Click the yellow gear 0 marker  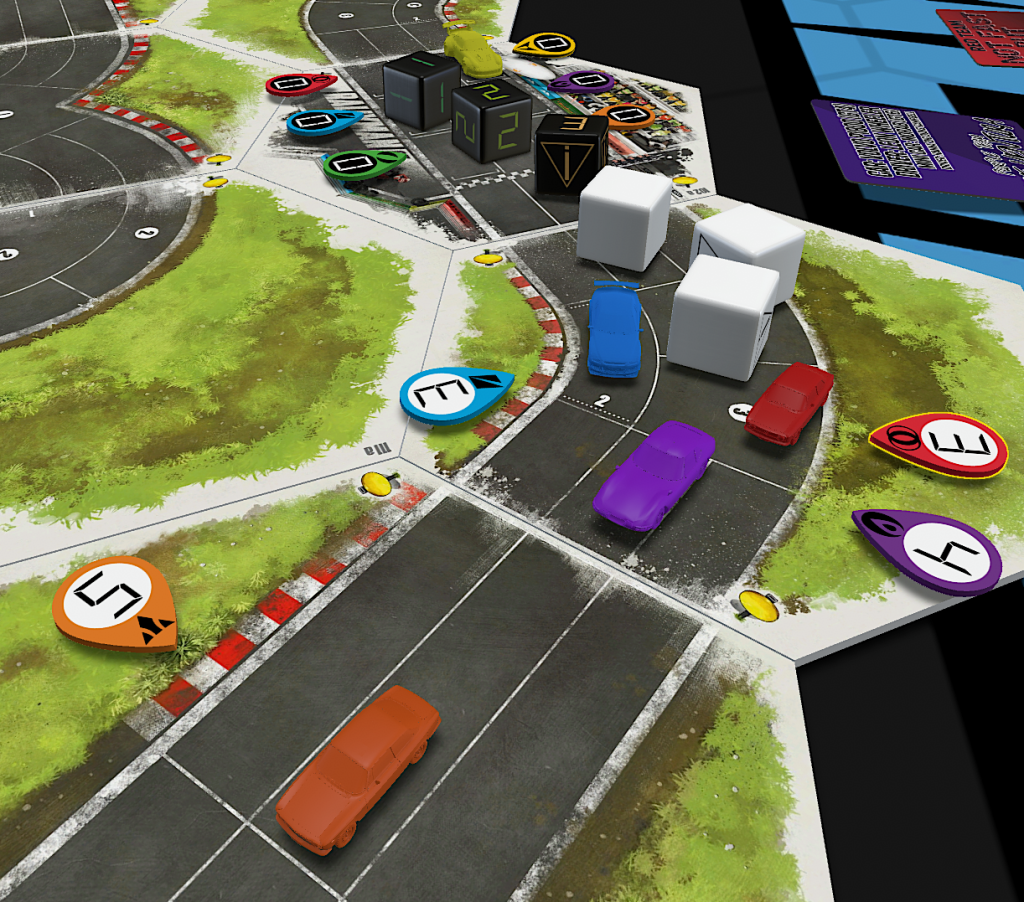545,44
